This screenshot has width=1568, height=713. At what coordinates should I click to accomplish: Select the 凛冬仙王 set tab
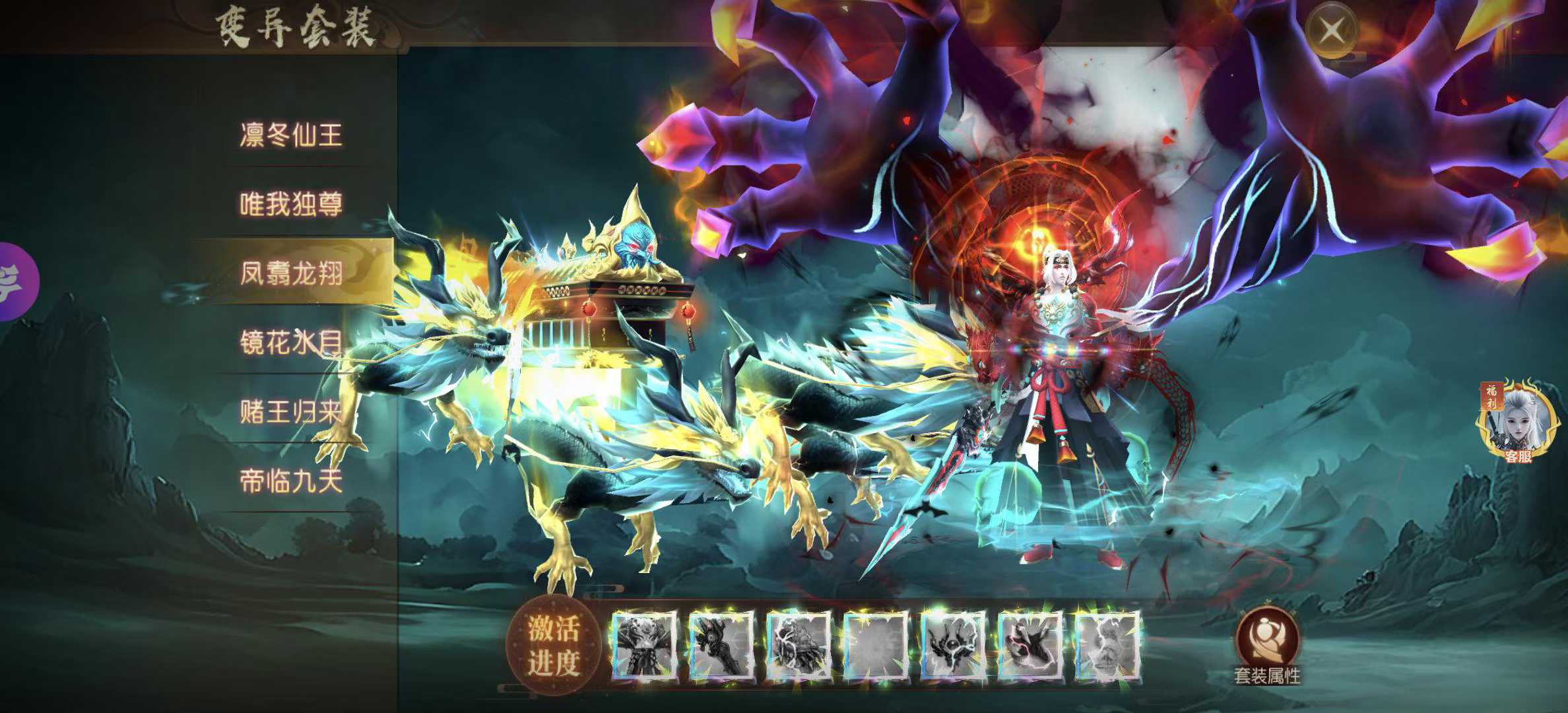click(x=291, y=135)
